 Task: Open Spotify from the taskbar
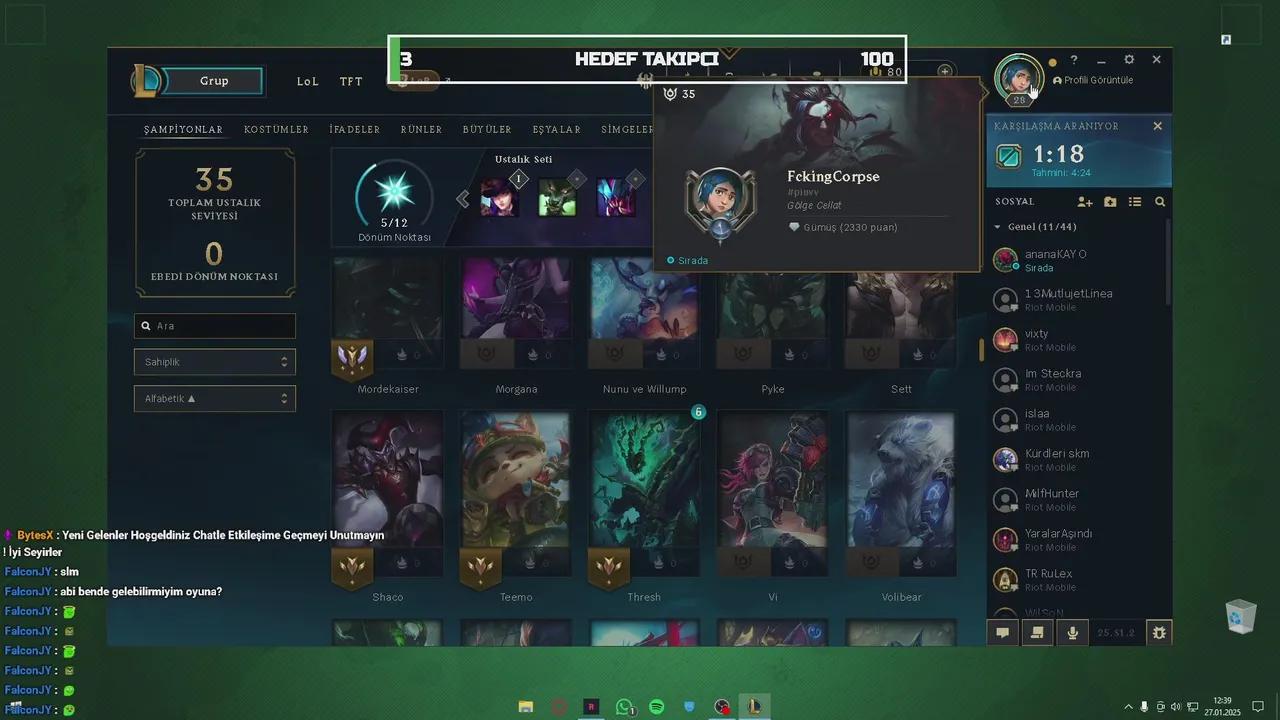coord(656,707)
